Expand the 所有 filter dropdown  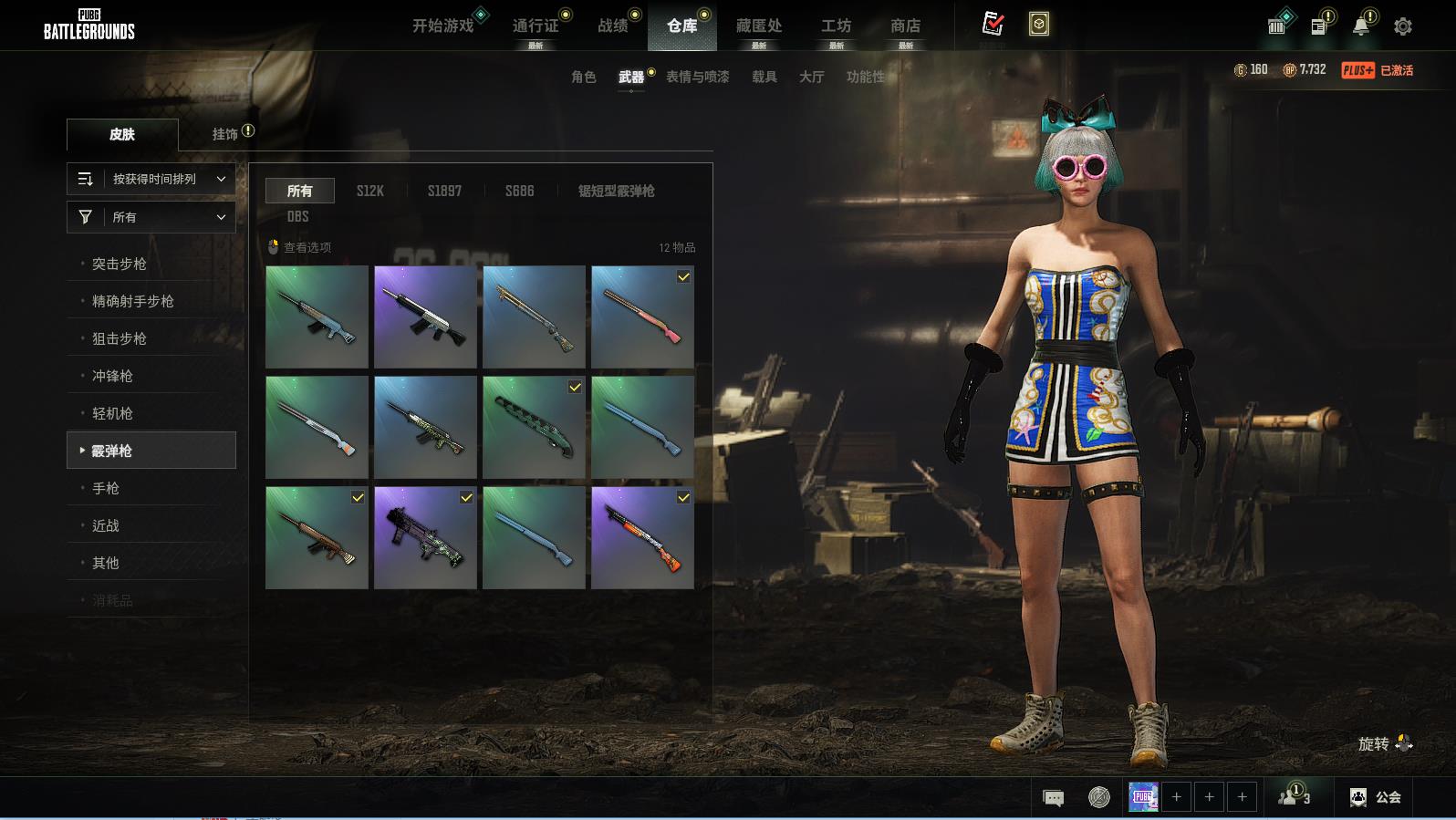pyautogui.click(x=151, y=217)
